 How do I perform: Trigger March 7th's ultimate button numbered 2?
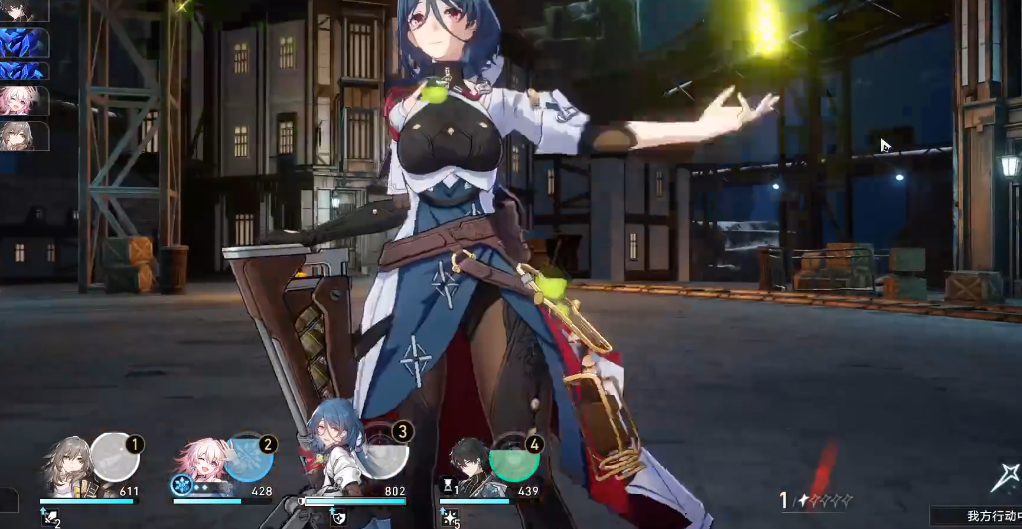(x=247, y=458)
